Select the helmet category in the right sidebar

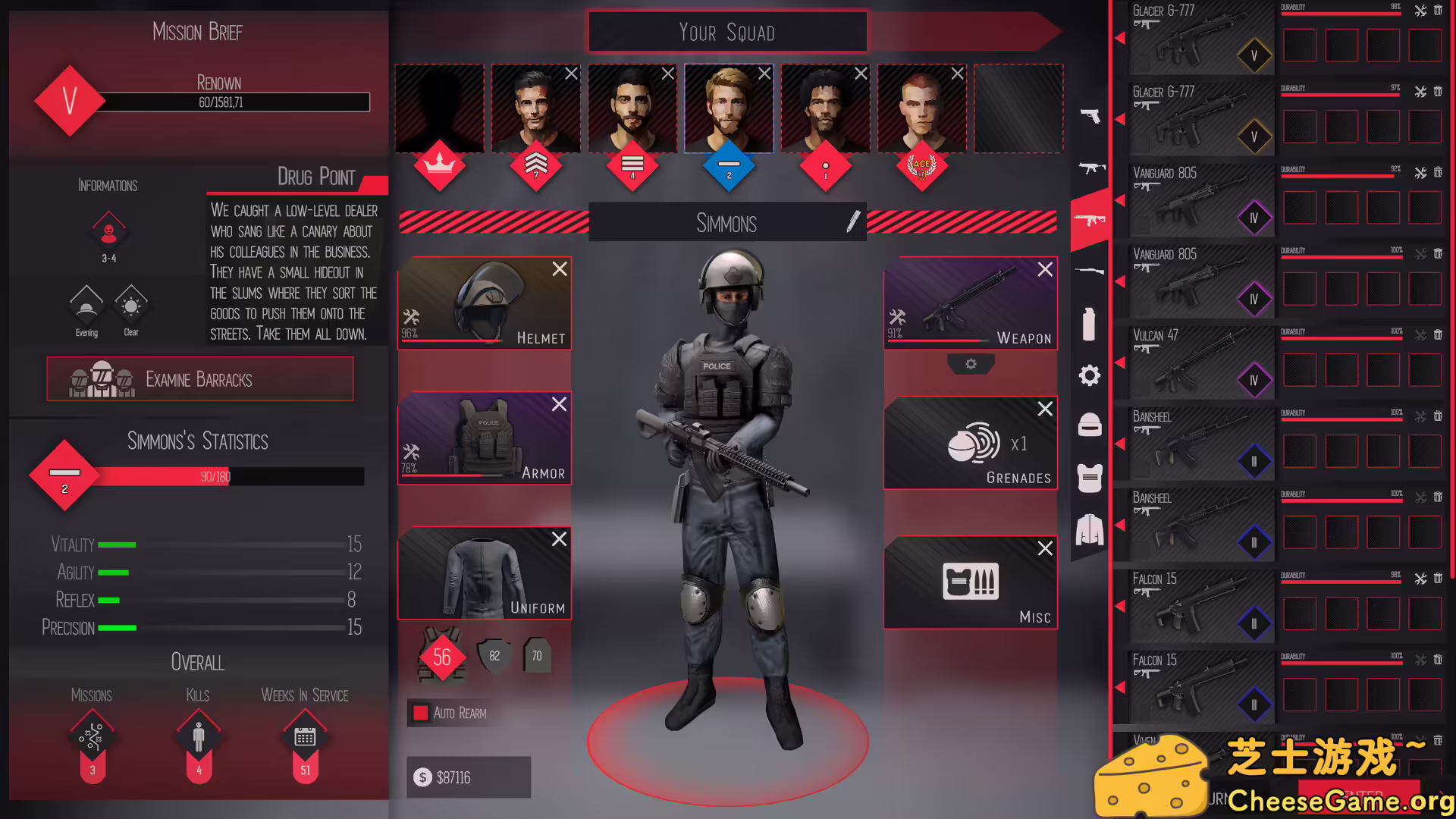point(1090,425)
